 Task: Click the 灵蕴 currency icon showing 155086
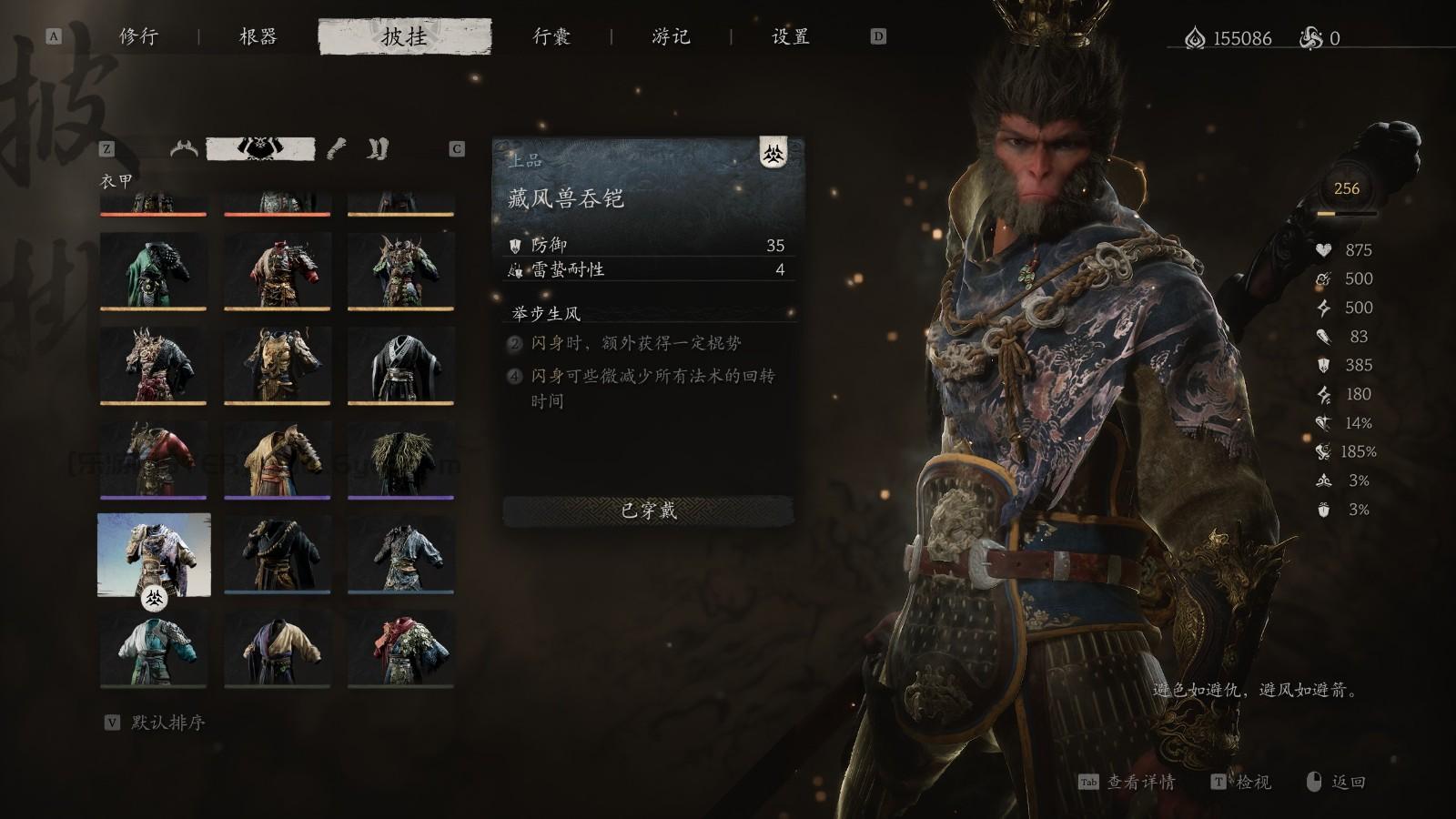(1195, 37)
